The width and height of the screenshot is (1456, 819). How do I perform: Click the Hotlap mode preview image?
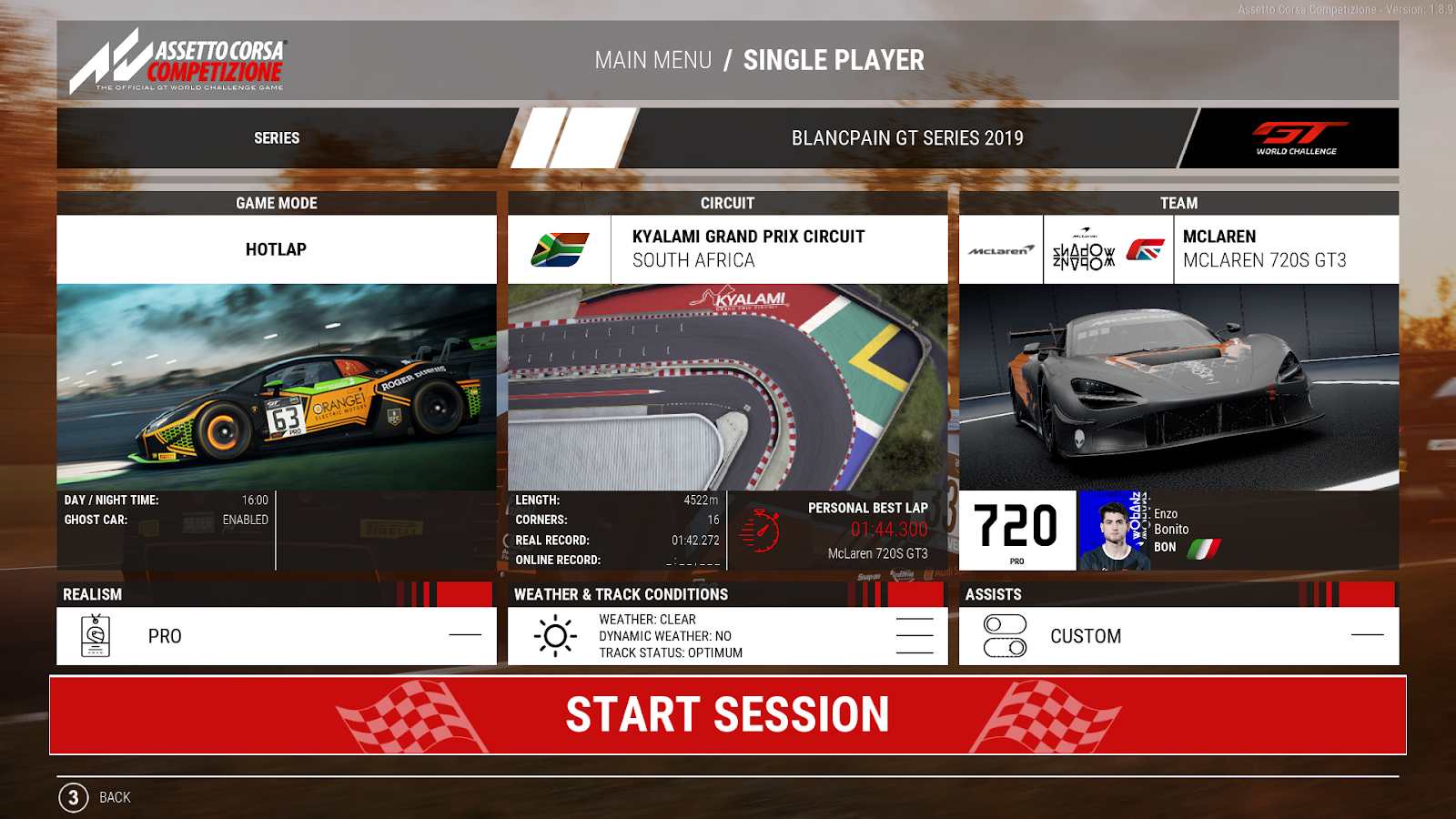click(276, 385)
